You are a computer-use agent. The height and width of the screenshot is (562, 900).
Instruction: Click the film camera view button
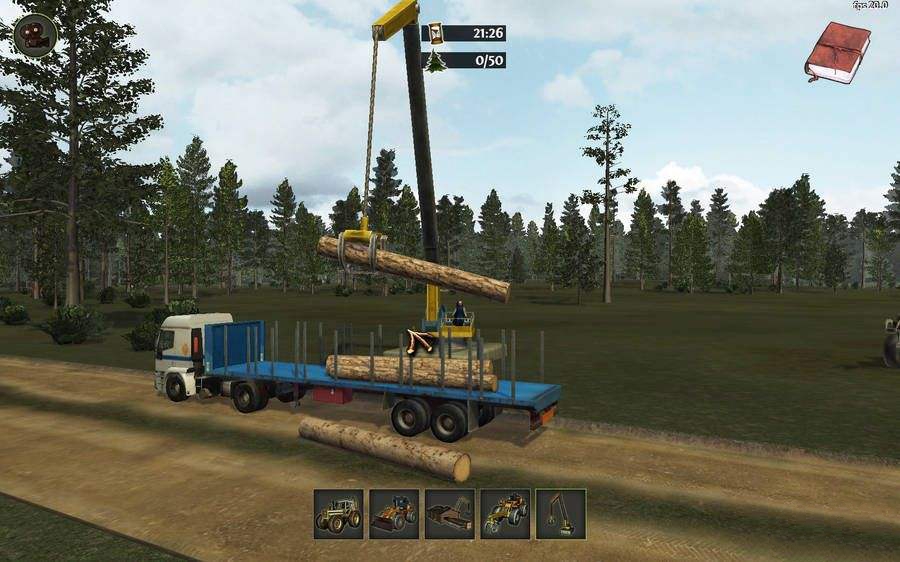tap(34, 35)
